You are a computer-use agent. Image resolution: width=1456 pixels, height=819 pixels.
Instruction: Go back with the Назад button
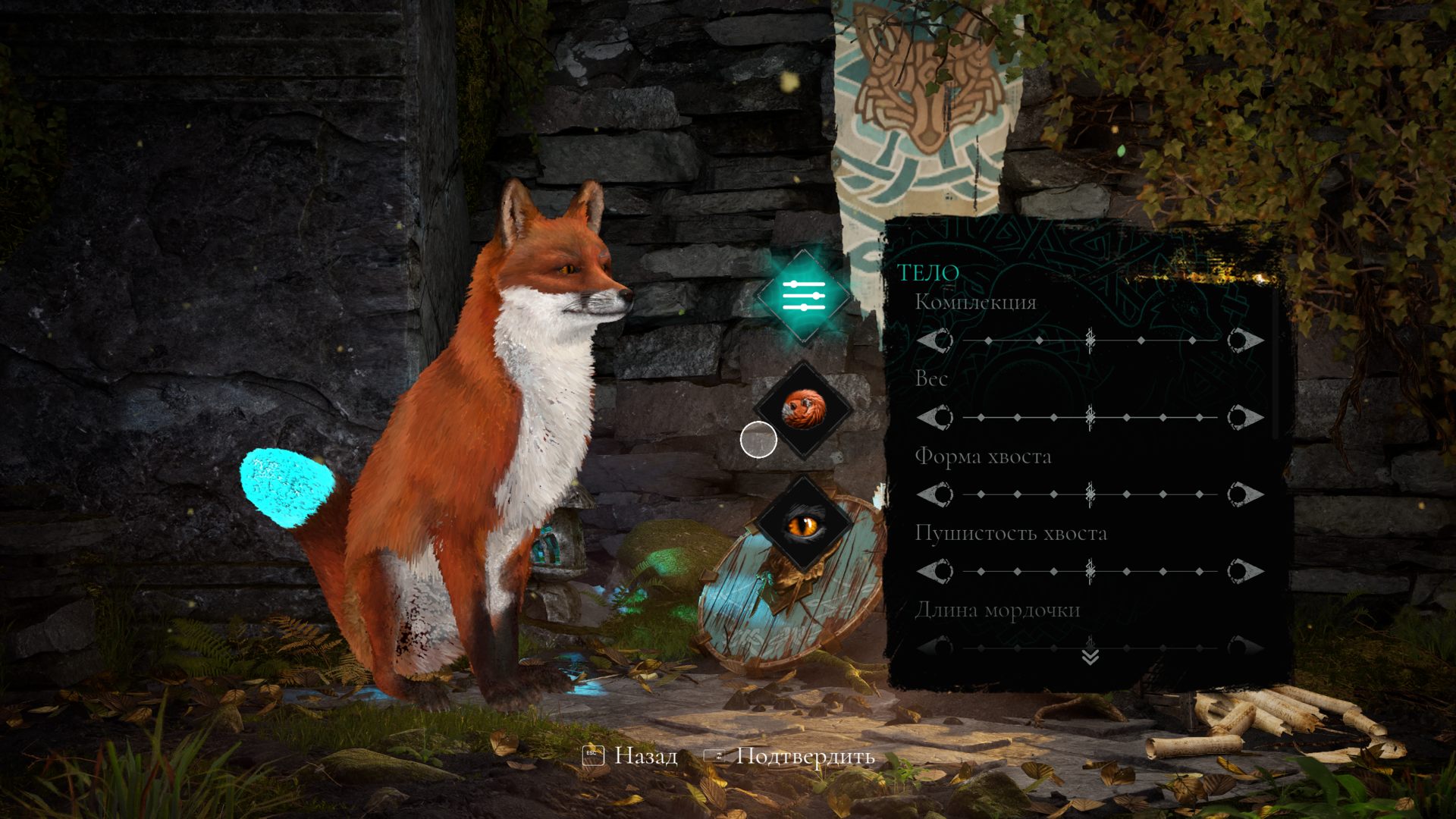pos(631,756)
